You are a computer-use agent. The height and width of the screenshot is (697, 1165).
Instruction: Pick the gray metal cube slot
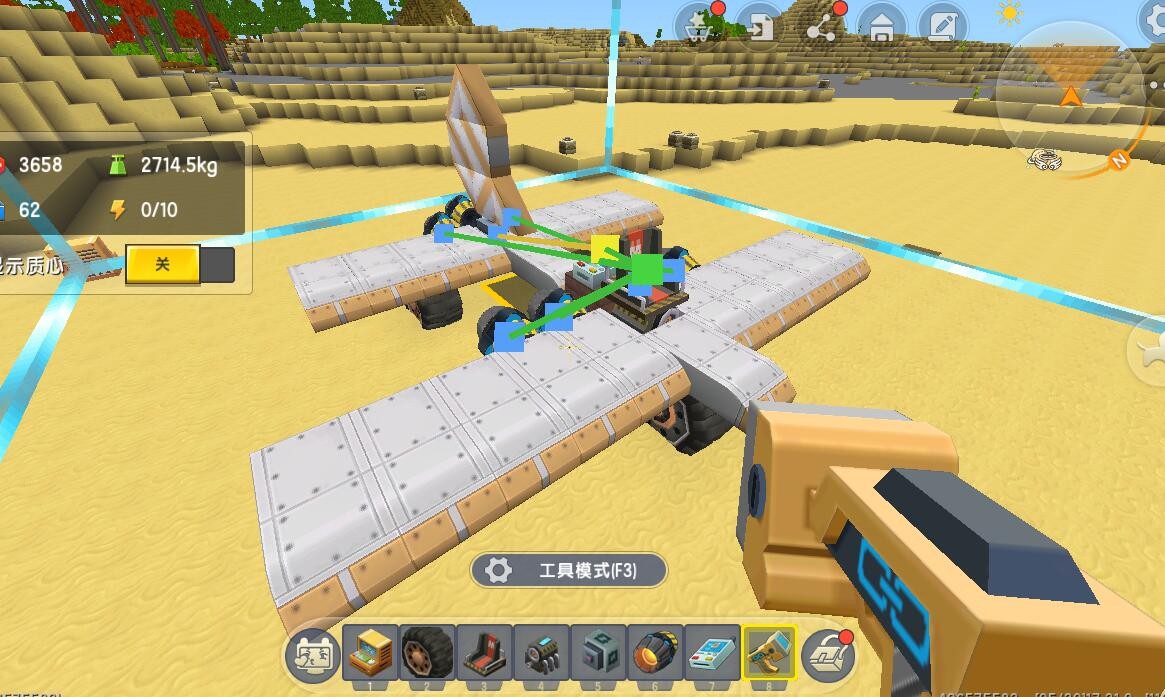[599, 654]
